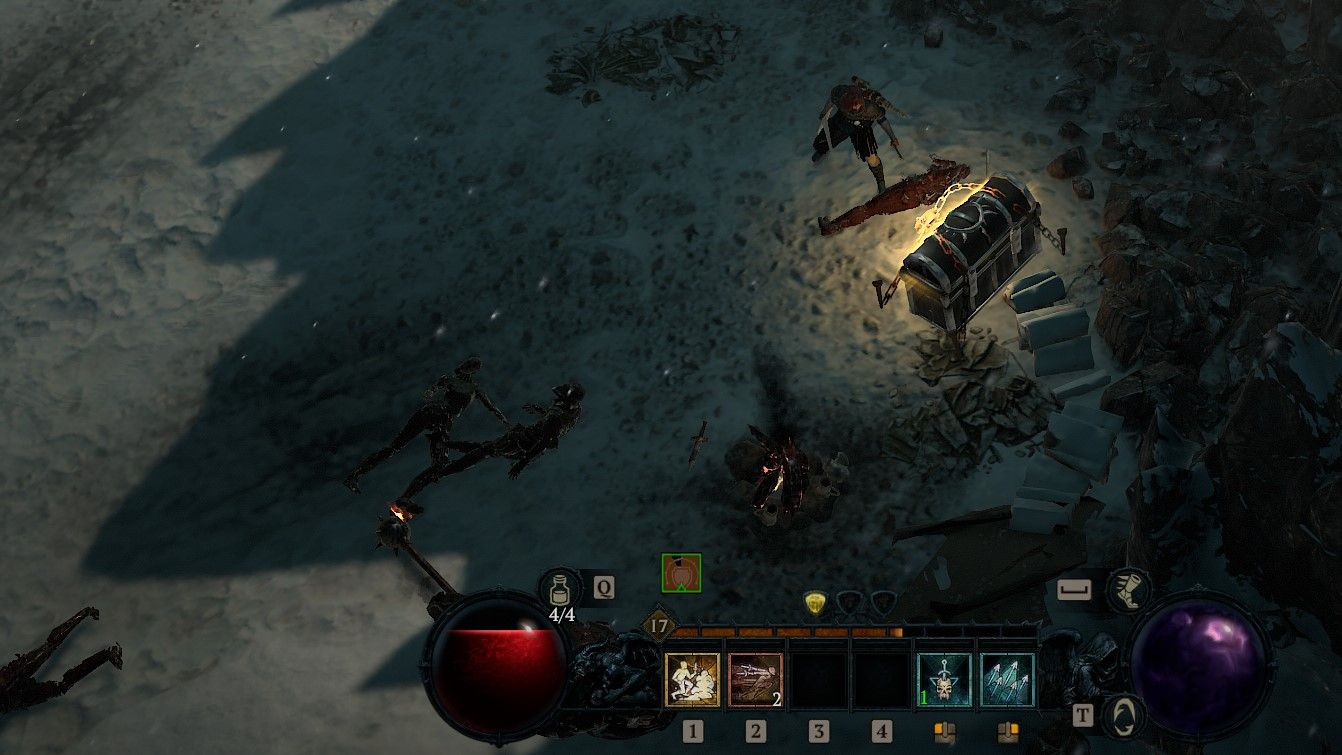Click the Q keybind label beside the potion
The image size is (1342, 755).
[x=603, y=586]
